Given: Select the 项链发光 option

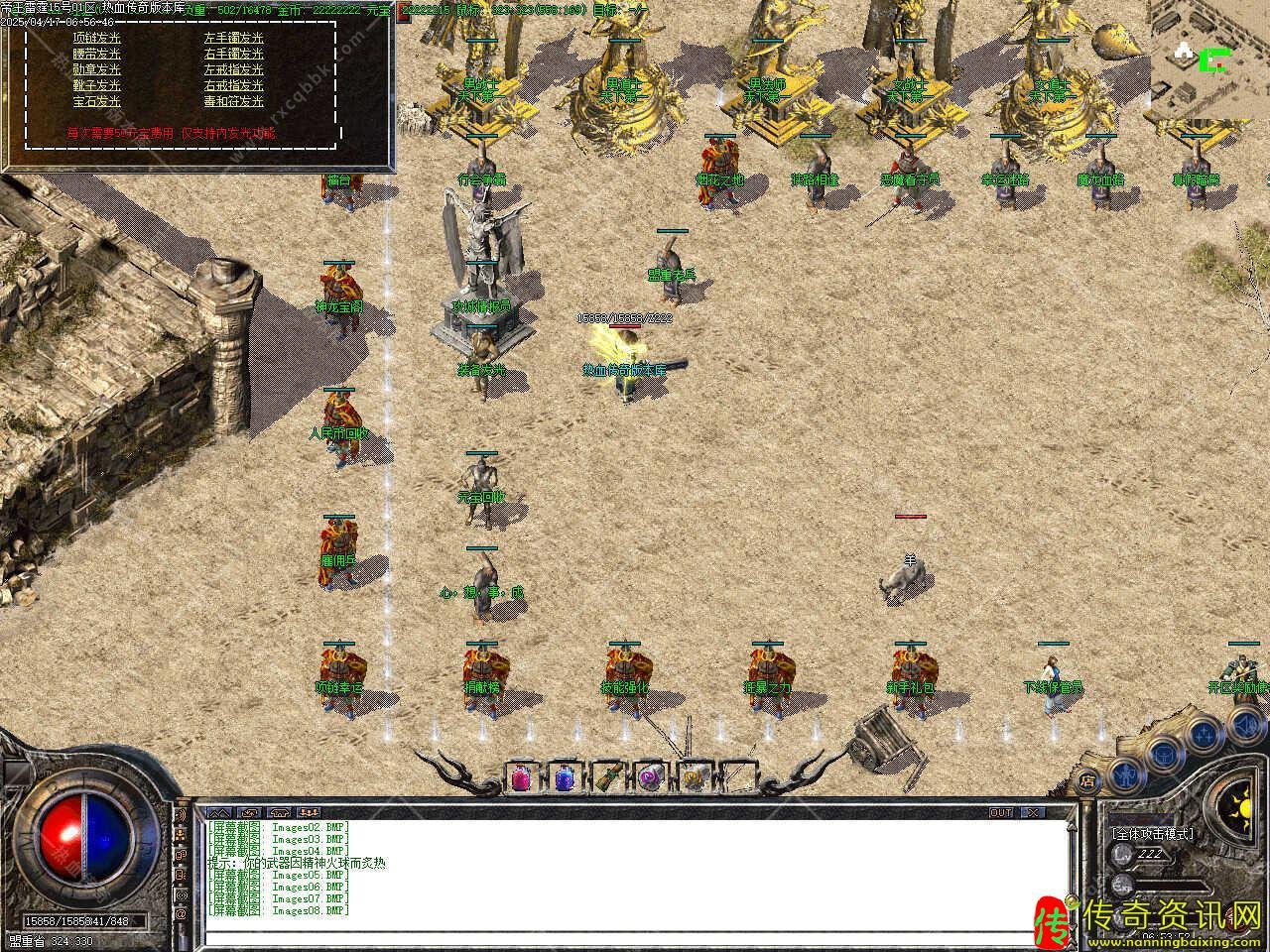Looking at the screenshot, I should 96,39.
